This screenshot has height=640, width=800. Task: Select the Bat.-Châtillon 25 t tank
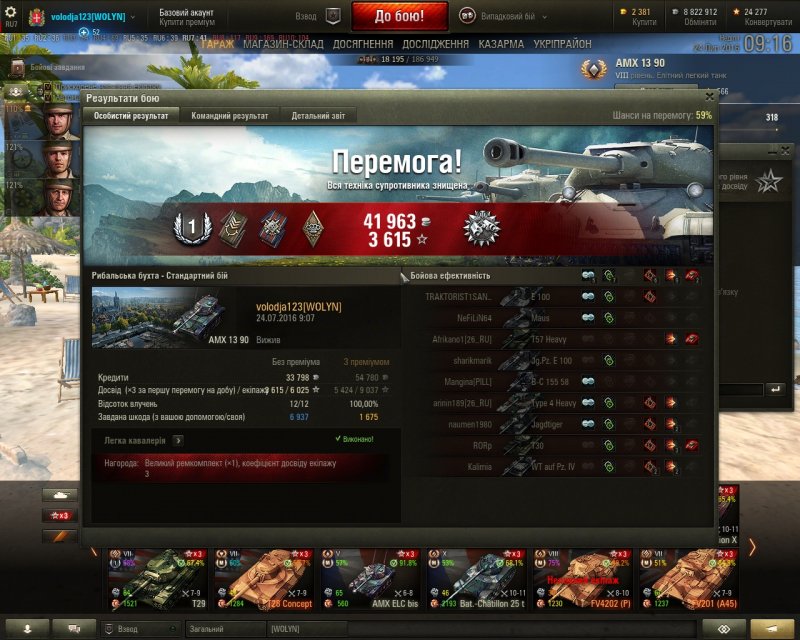pyautogui.click(x=472, y=578)
